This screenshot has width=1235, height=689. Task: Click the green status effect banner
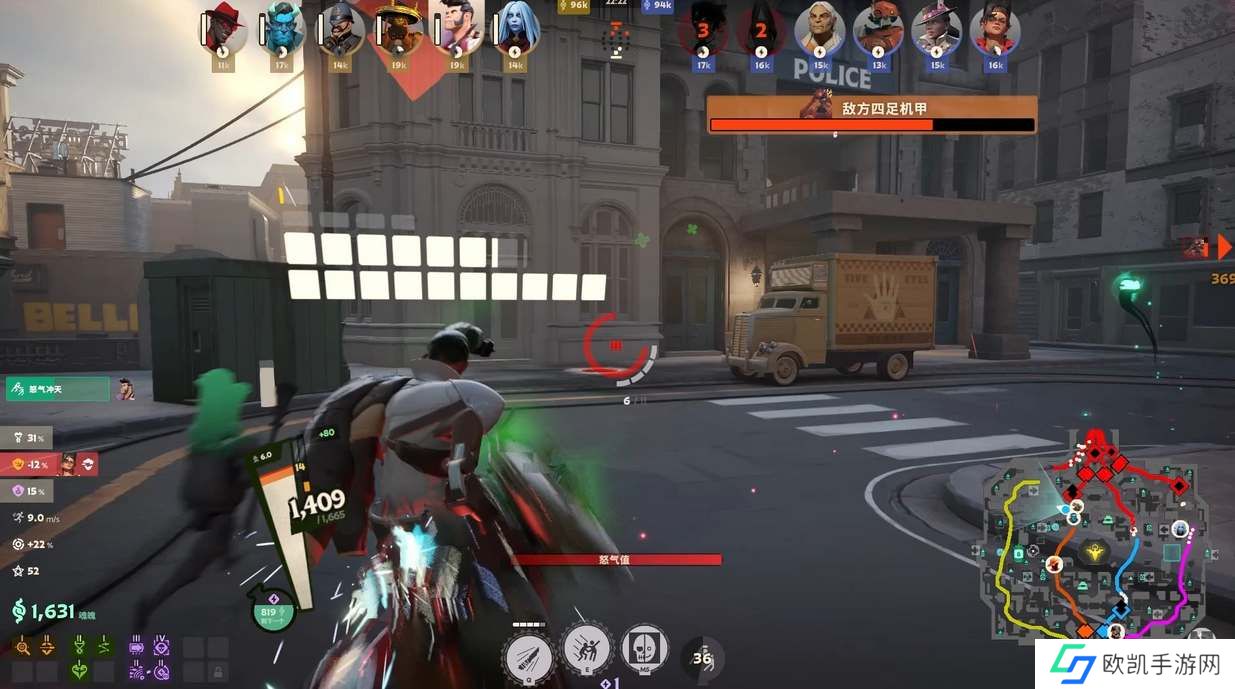click(x=57, y=388)
